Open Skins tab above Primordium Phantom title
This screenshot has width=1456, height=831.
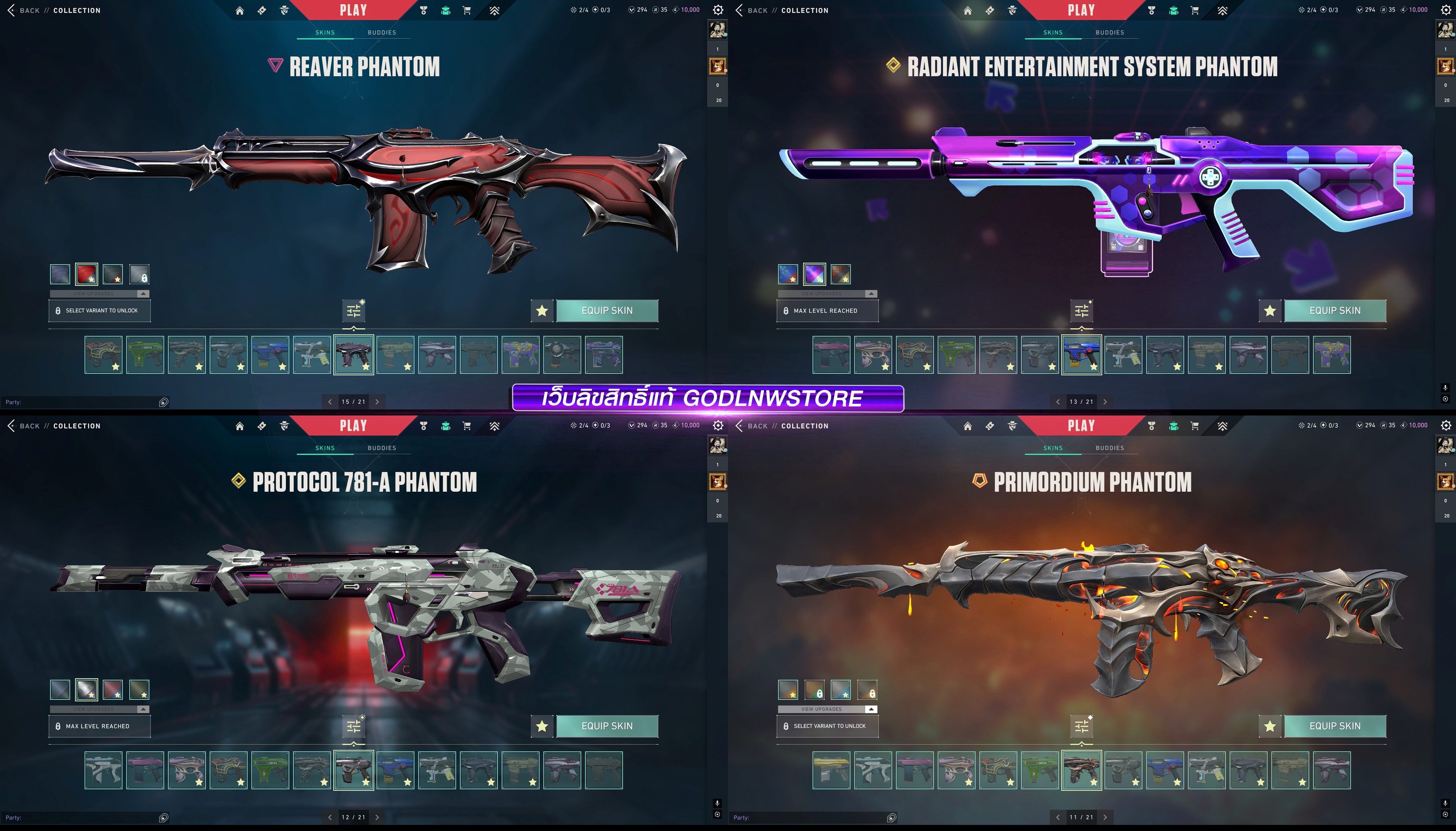point(1053,448)
